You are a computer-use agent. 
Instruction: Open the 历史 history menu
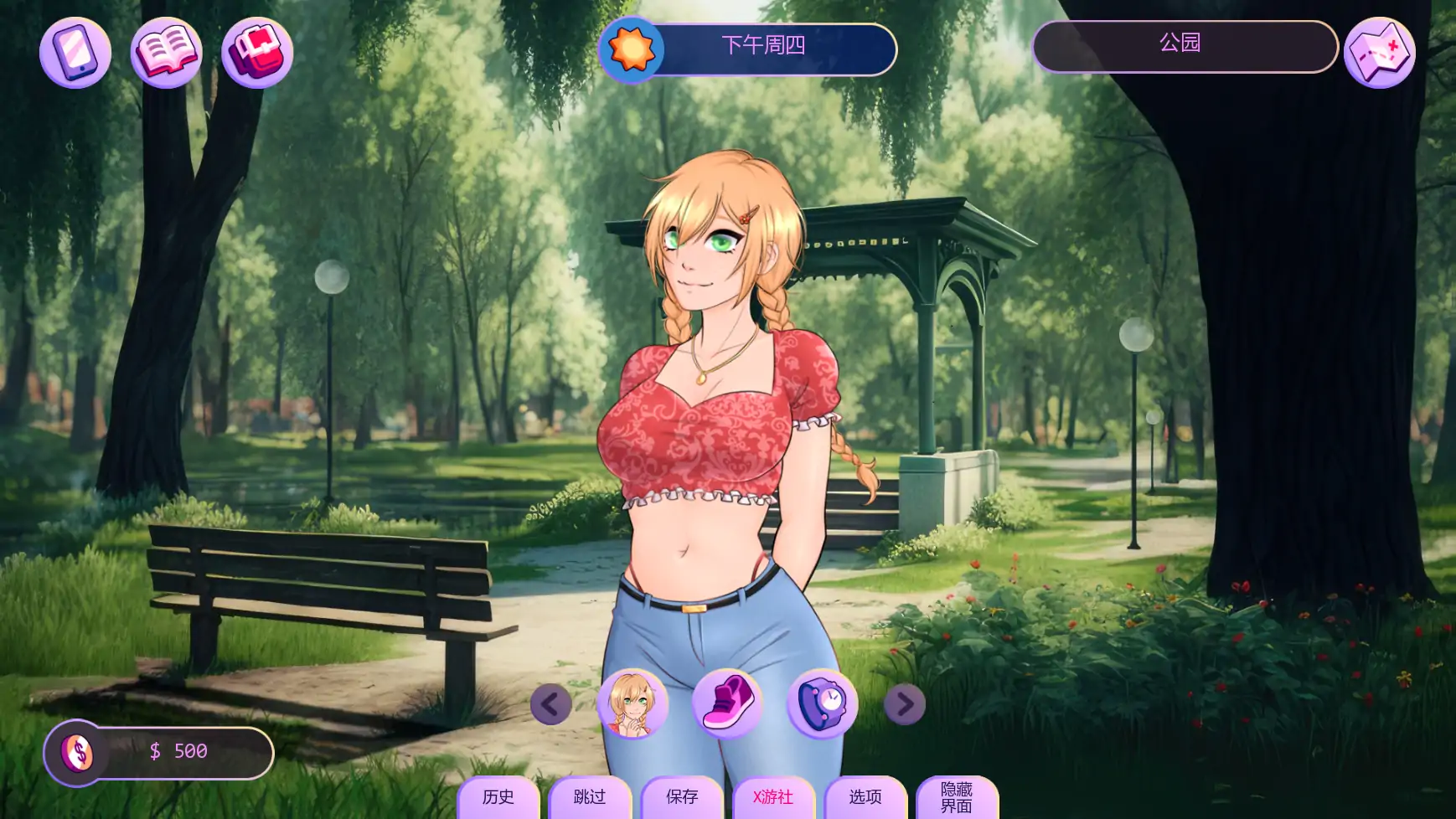coord(498,798)
